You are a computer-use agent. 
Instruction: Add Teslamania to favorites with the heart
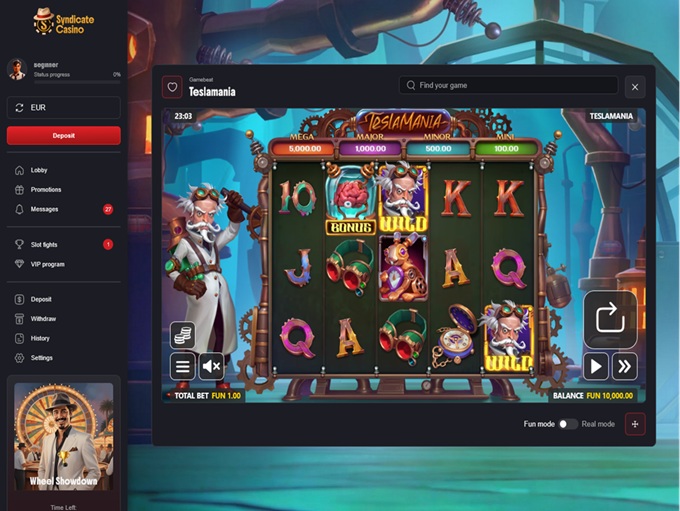pos(172,88)
